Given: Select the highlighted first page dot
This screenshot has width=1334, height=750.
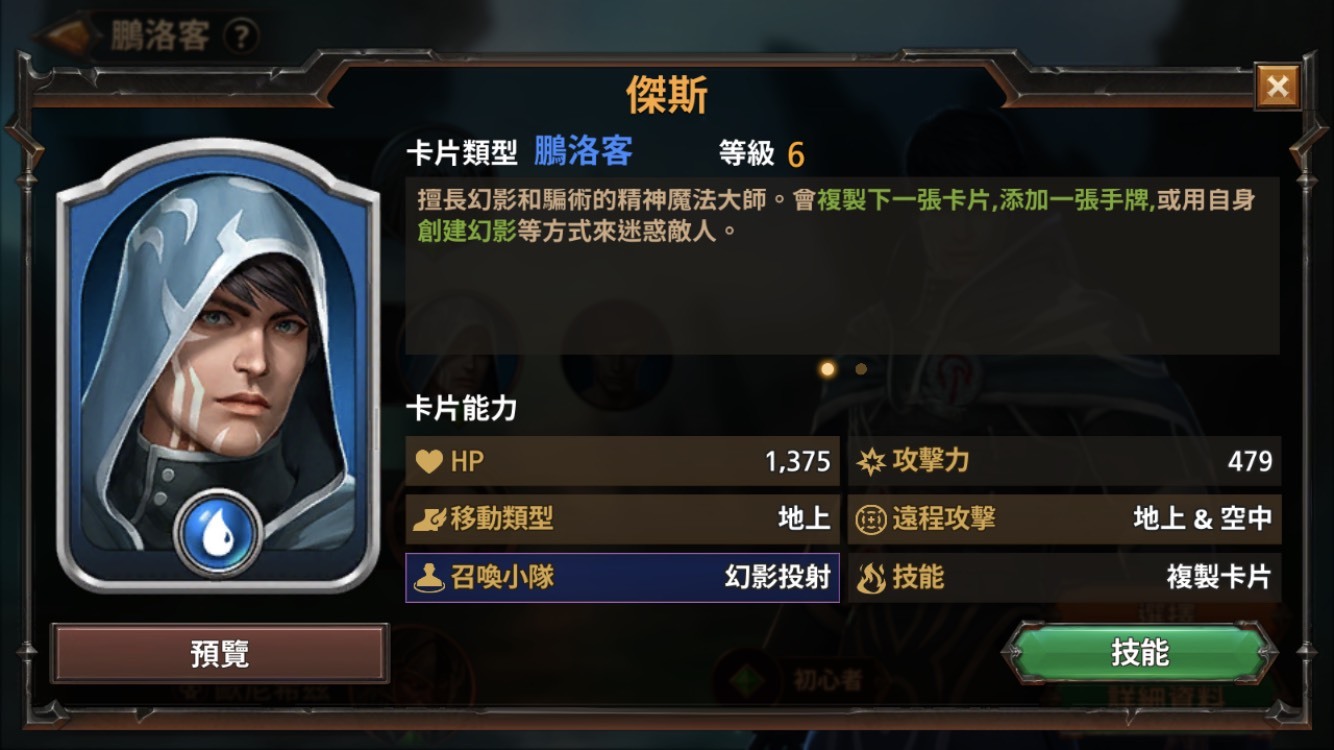Looking at the screenshot, I should 827,368.
